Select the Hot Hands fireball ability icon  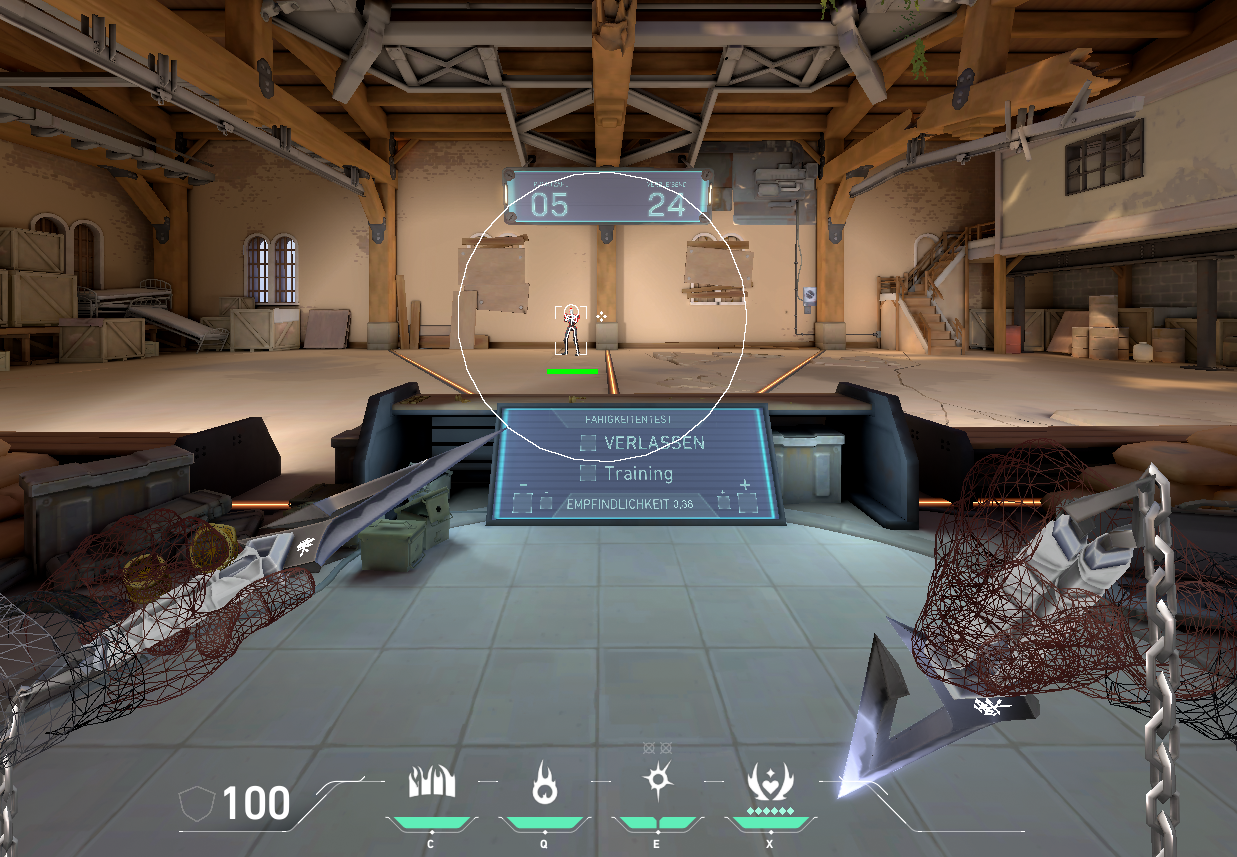point(544,781)
